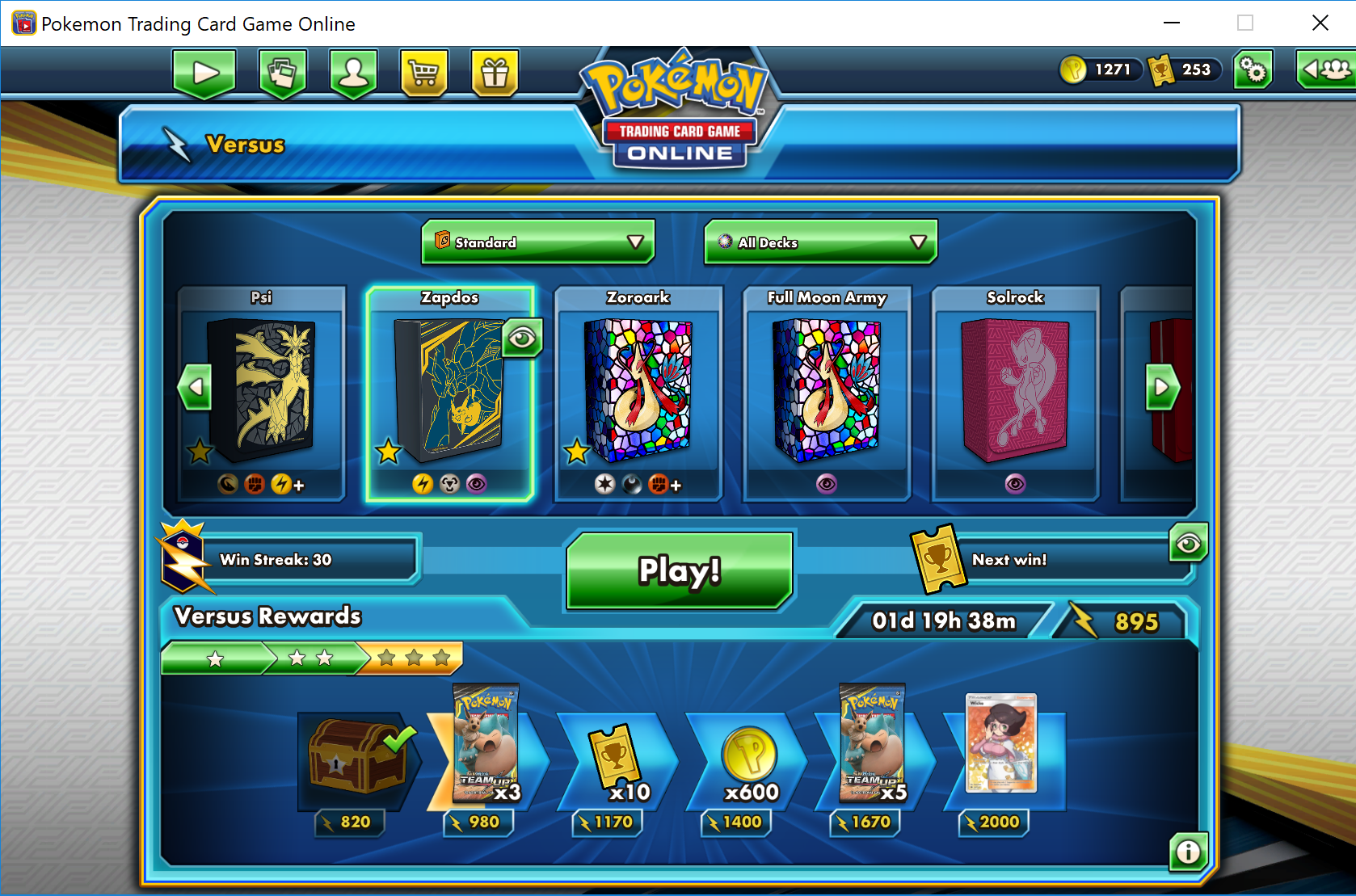Open the Gifts icon
1356x896 pixels.
click(x=495, y=73)
